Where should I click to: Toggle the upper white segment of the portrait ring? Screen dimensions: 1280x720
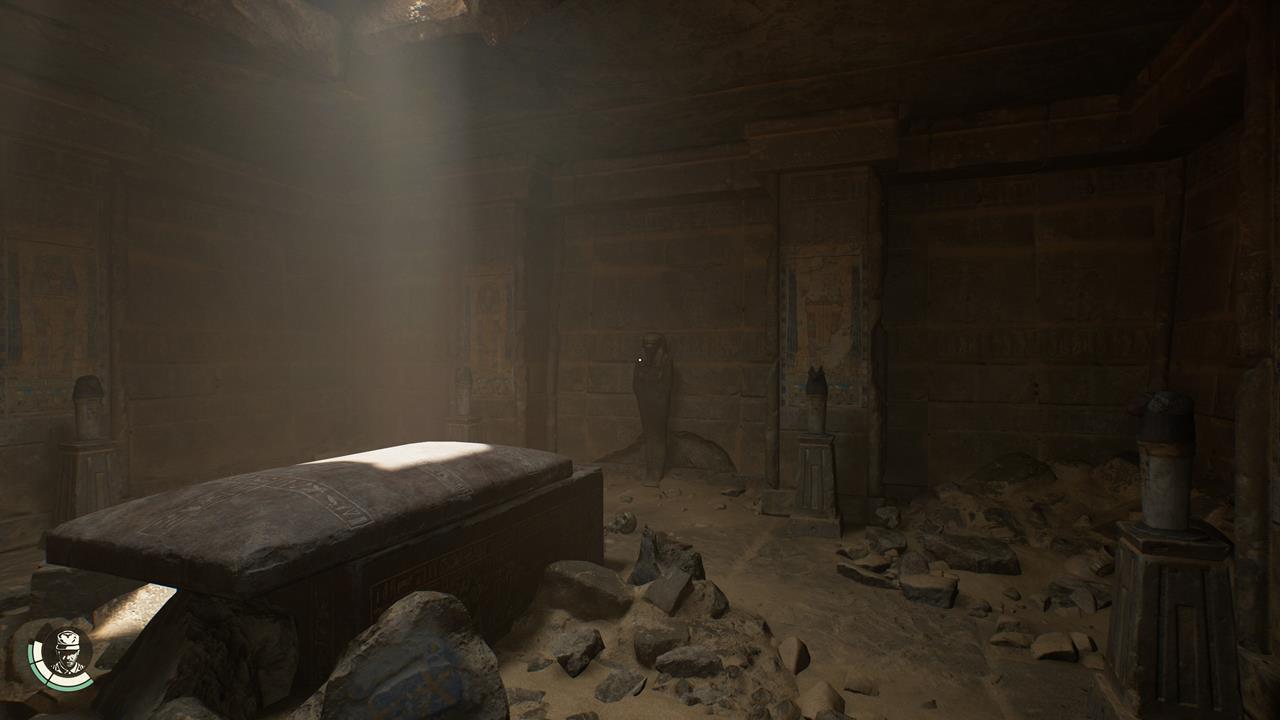point(35,652)
